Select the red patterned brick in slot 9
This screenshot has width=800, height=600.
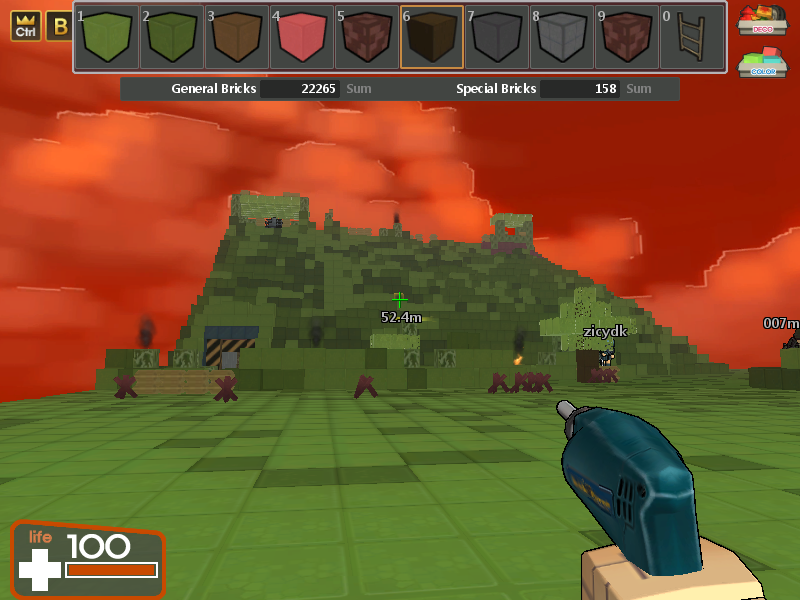pyautogui.click(x=626, y=37)
